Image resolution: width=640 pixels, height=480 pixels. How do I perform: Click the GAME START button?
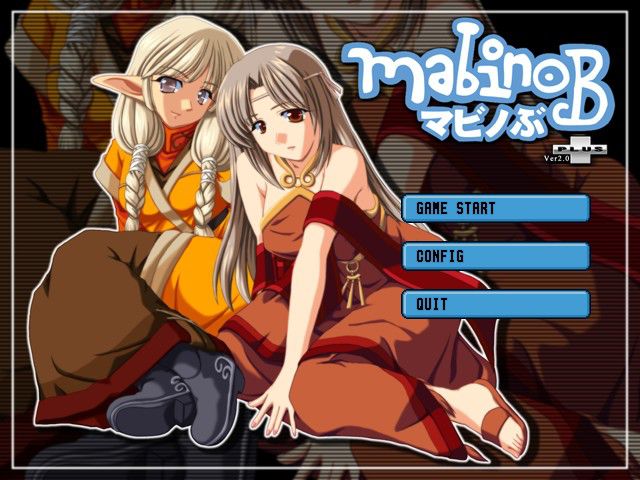(495, 208)
